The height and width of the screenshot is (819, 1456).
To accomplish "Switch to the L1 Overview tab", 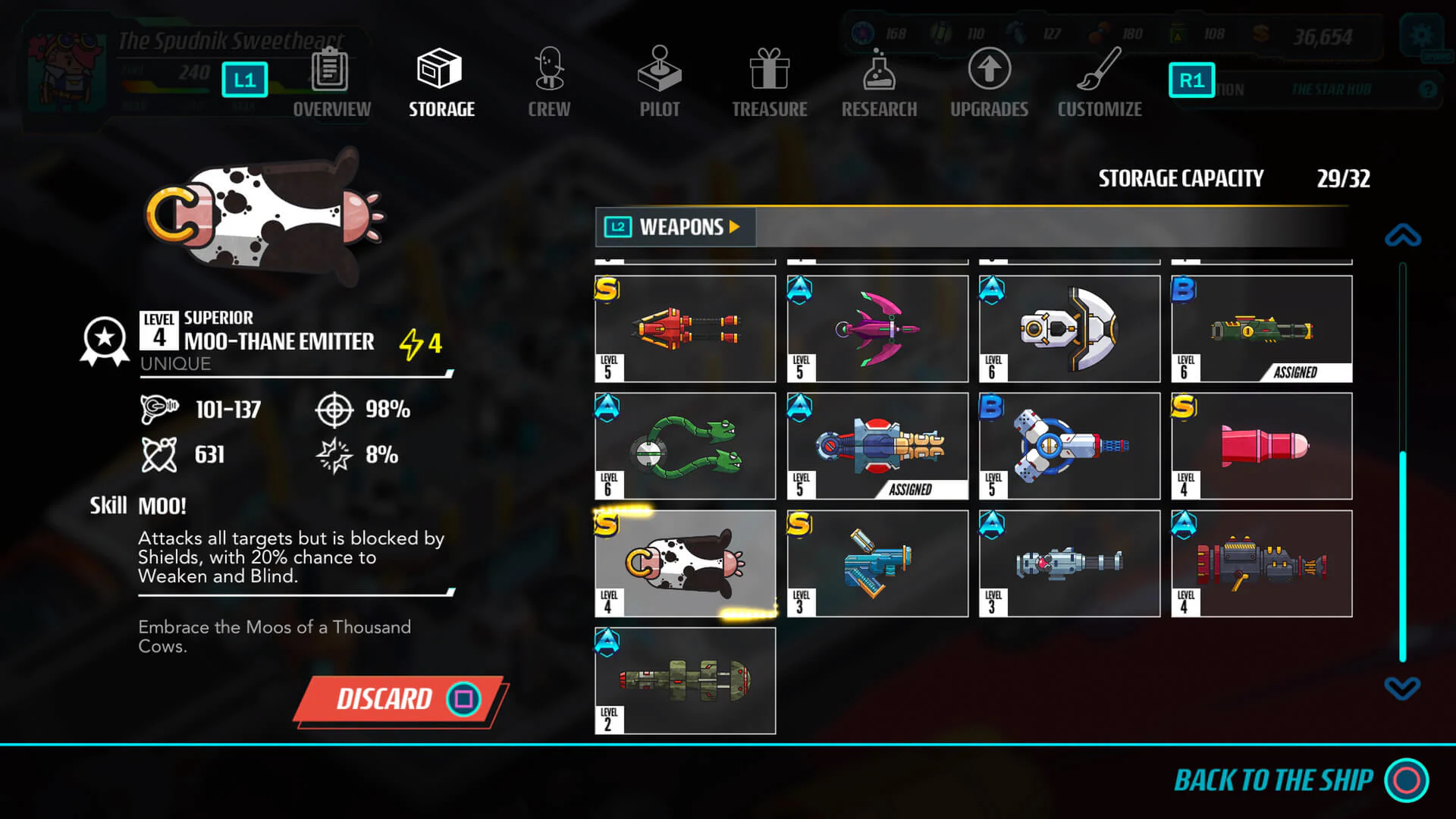I will point(244,78).
